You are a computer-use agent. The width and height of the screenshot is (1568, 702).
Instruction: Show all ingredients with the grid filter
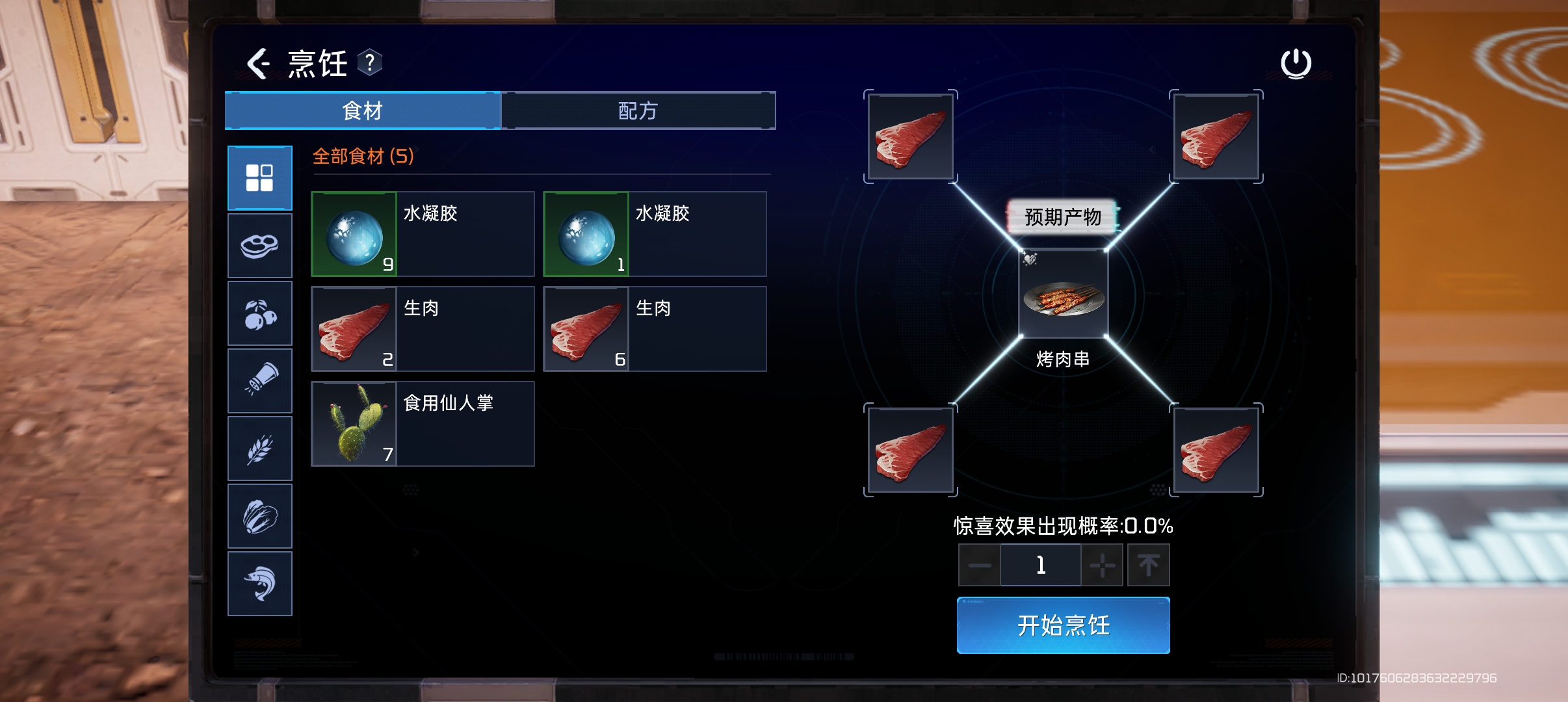tap(259, 178)
